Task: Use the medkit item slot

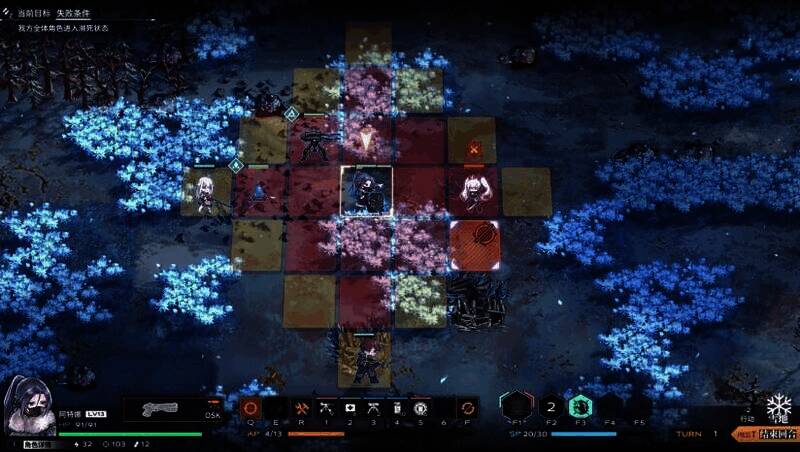Action: 350,408
